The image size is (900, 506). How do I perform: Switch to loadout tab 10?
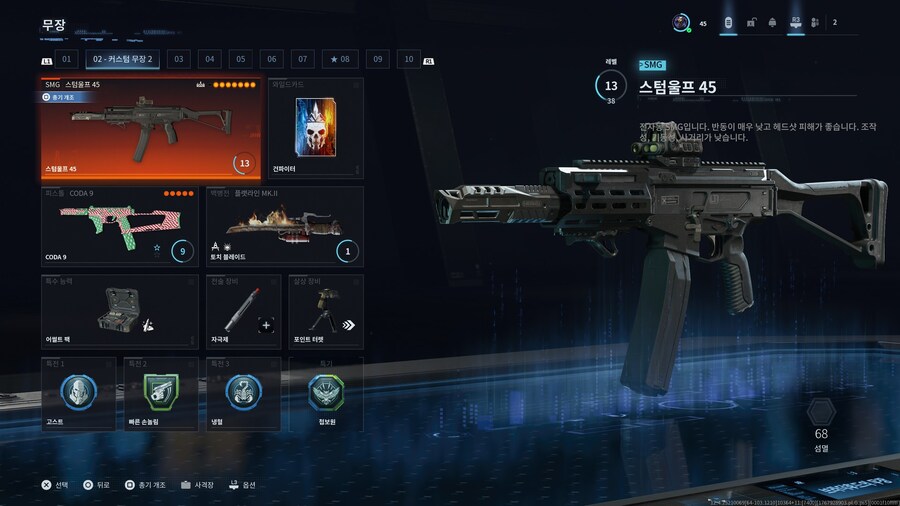[x=408, y=60]
